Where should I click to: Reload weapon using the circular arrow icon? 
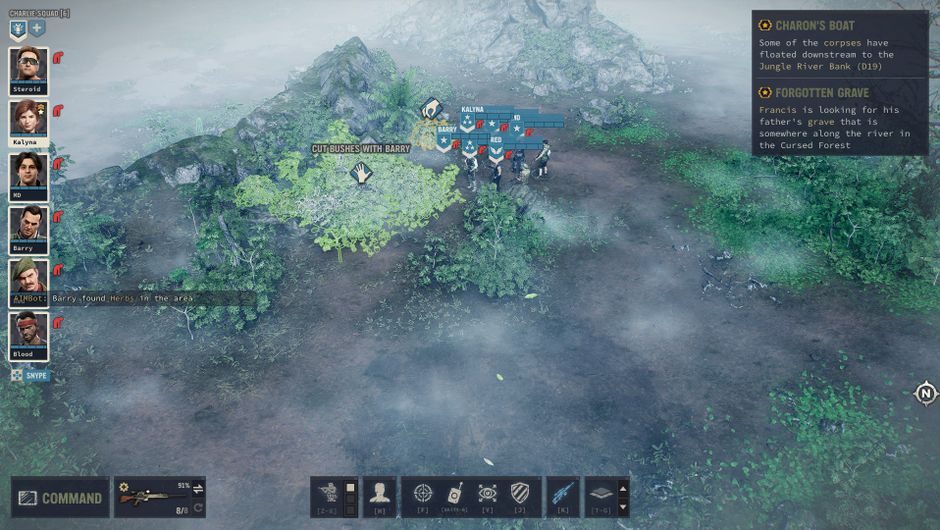pos(198,508)
